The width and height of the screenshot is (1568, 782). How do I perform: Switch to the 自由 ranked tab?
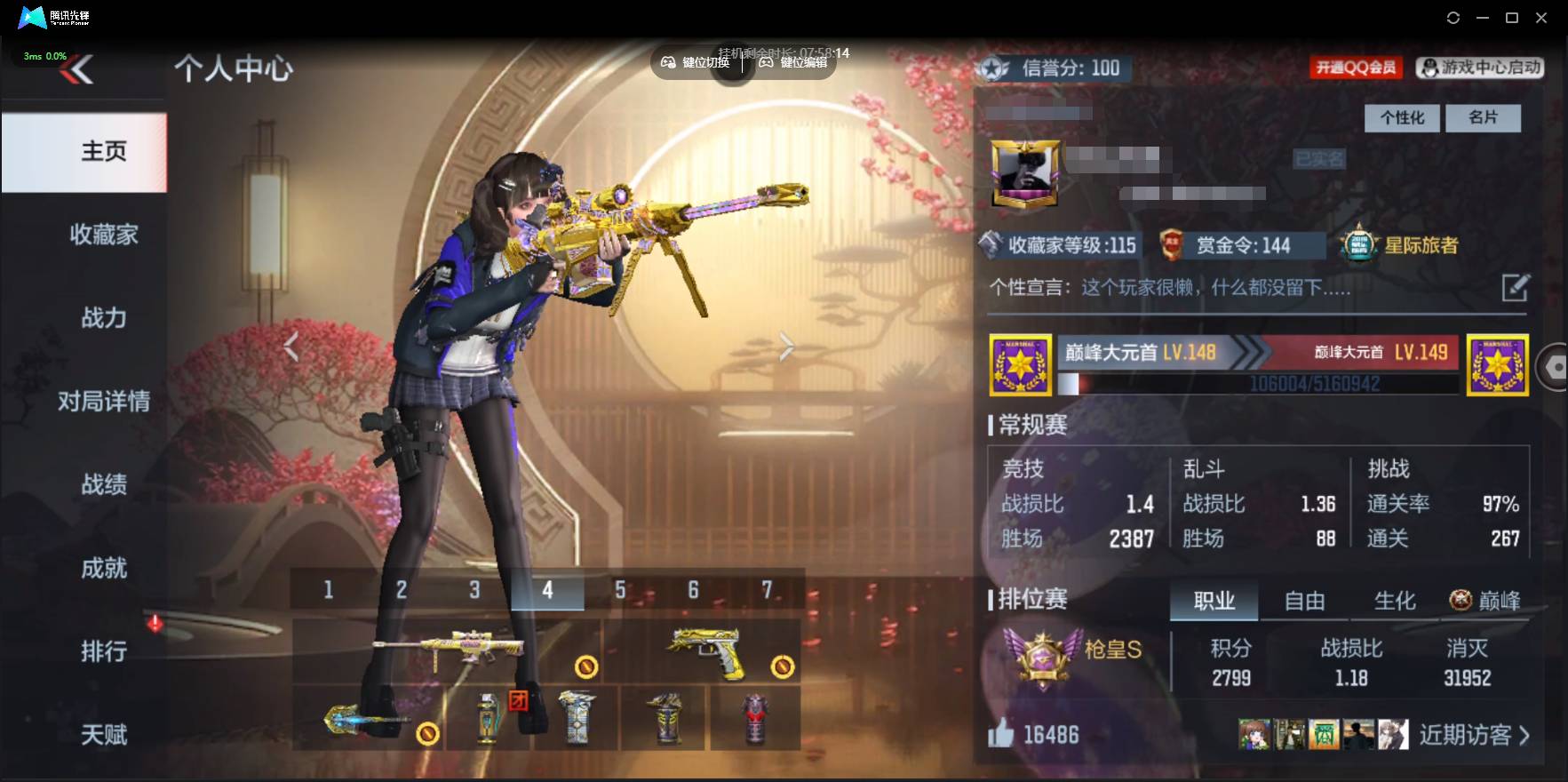pos(1304,601)
